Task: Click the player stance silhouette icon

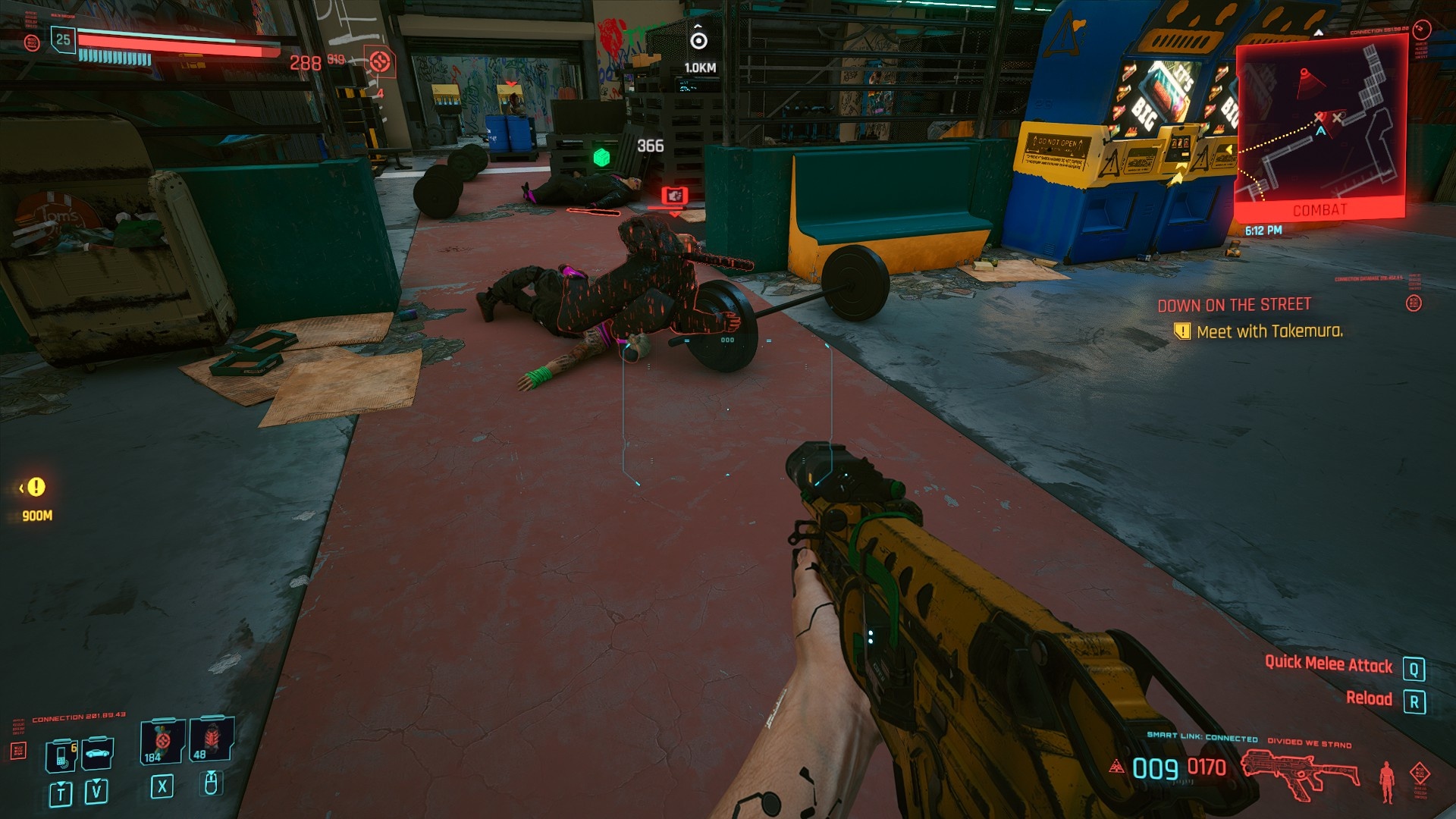Action: (1387, 781)
